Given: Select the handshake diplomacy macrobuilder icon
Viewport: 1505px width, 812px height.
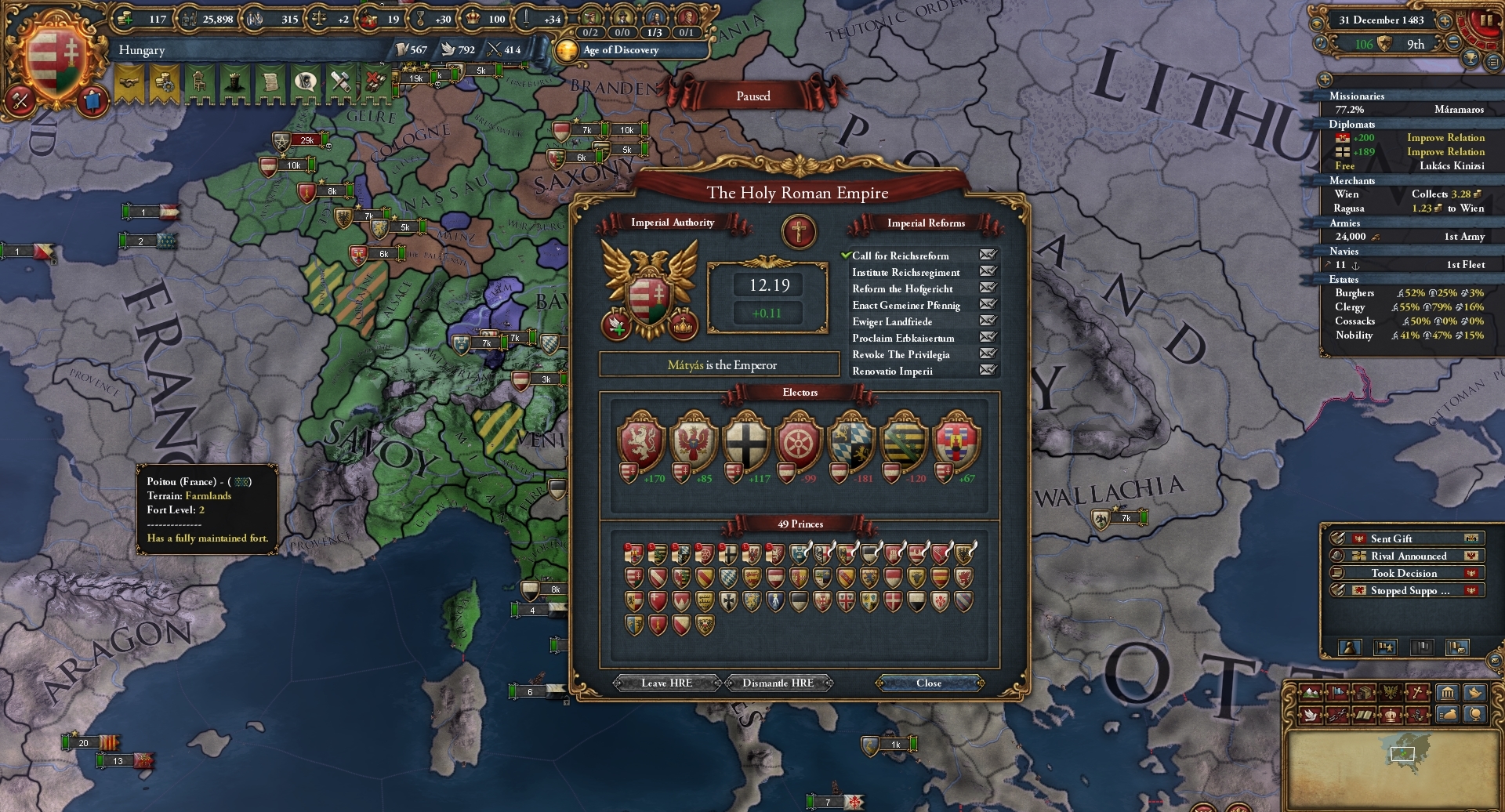Looking at the screenshot, I should coord(128,83).
